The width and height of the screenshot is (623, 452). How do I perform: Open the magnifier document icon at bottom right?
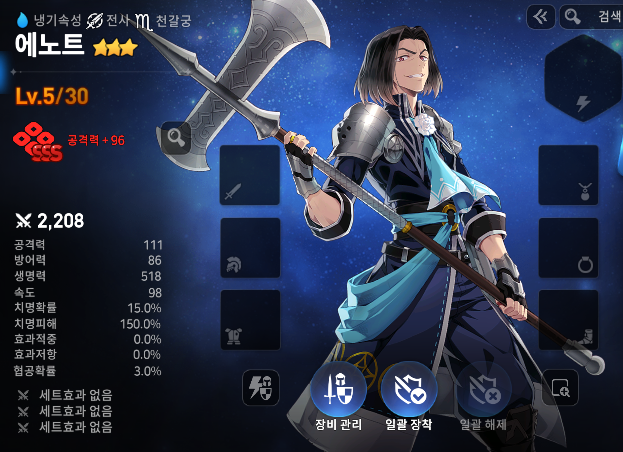click(x=560, y=387)
